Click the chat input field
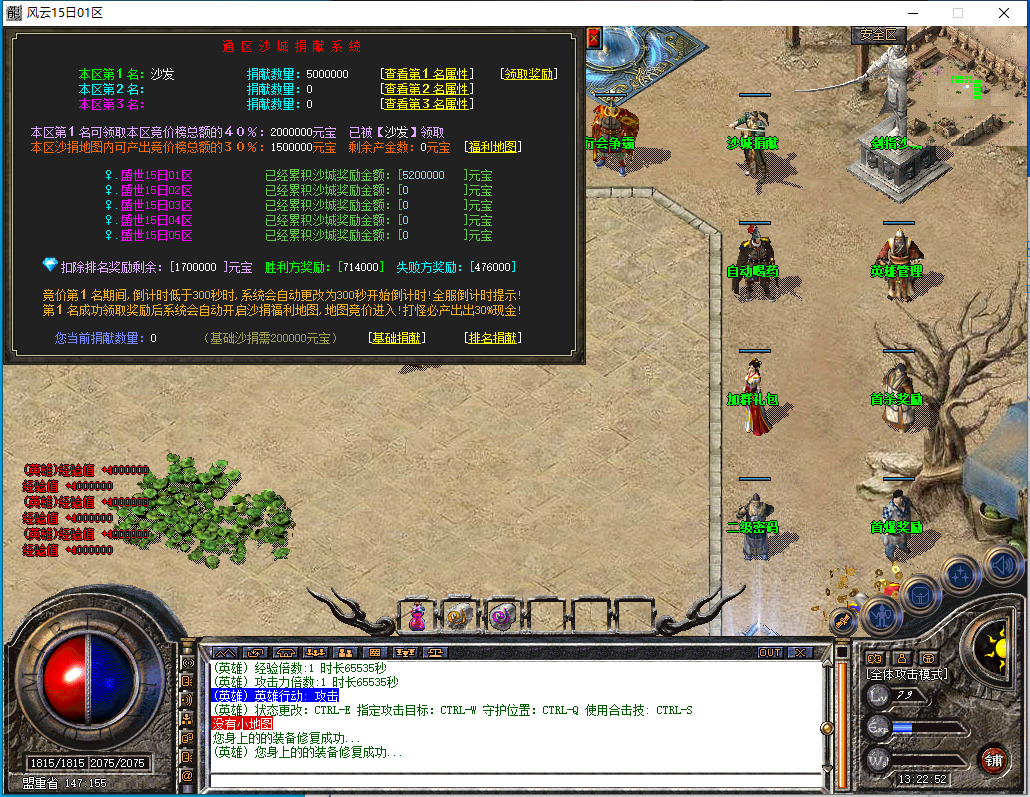This screenshot has width=1030, height=797. tap(510, 781)
